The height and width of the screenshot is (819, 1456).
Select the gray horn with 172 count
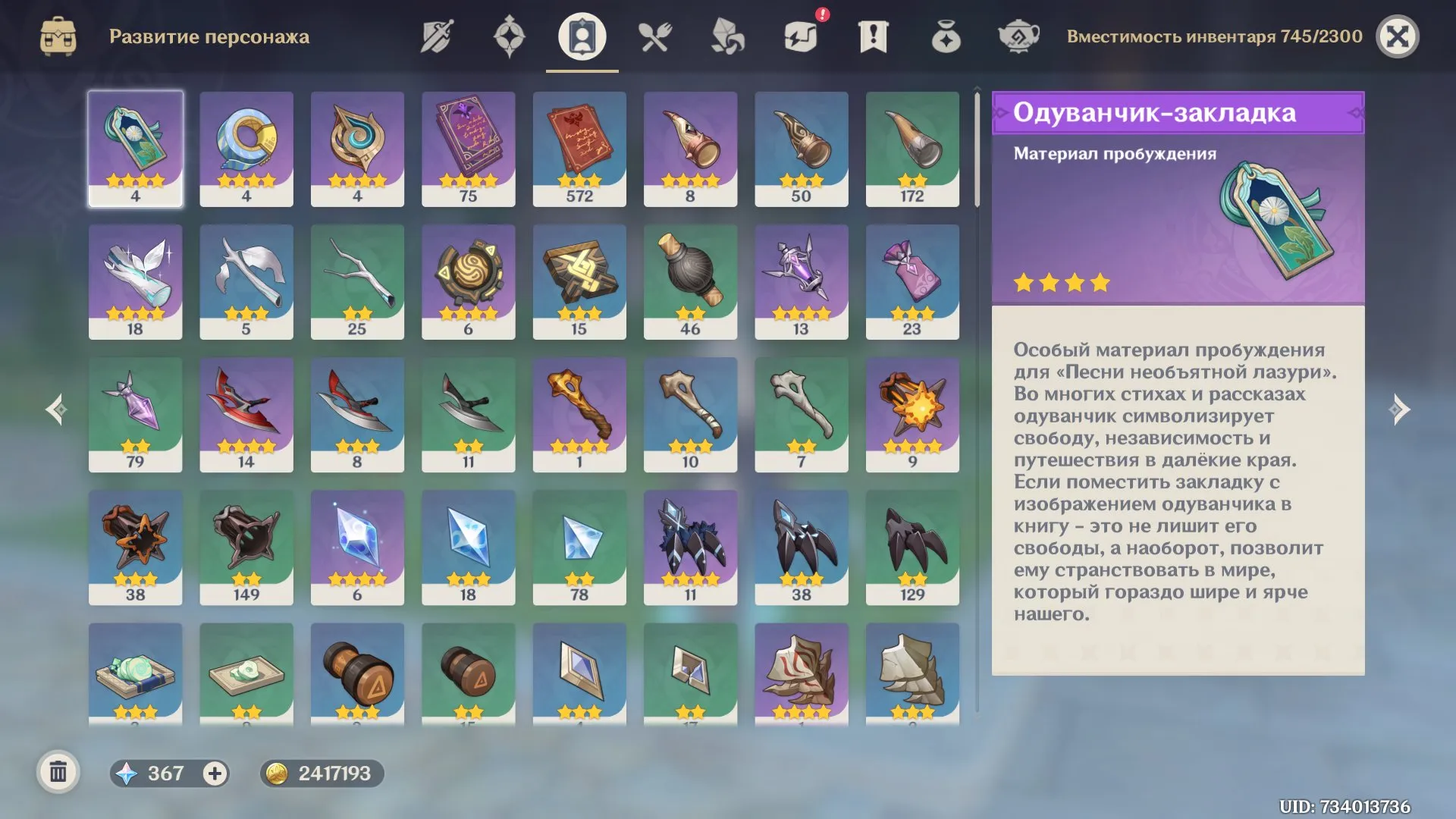pyautogui.click(x=912, y=149)
